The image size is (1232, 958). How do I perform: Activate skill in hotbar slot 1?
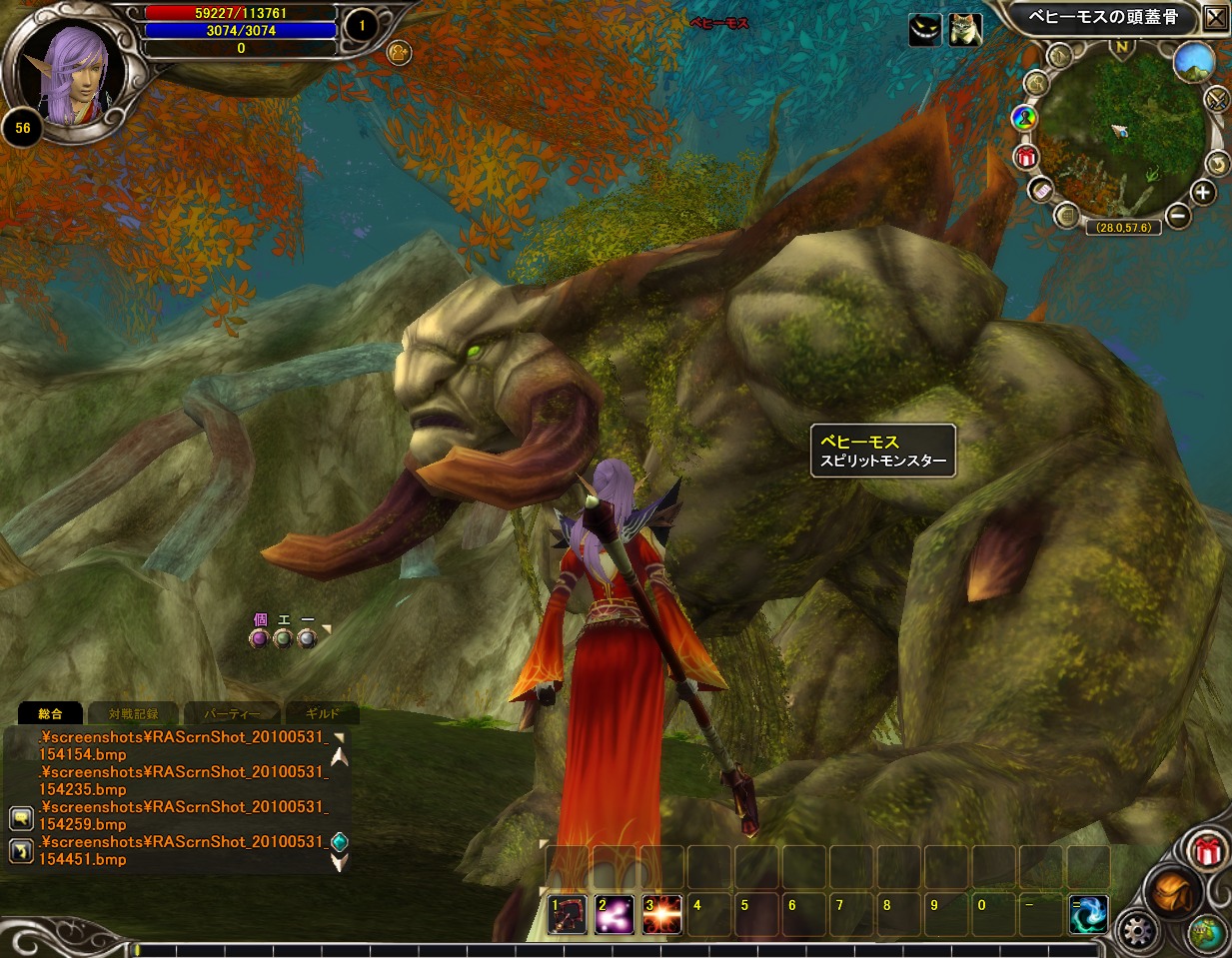click(x=567, y=914)
